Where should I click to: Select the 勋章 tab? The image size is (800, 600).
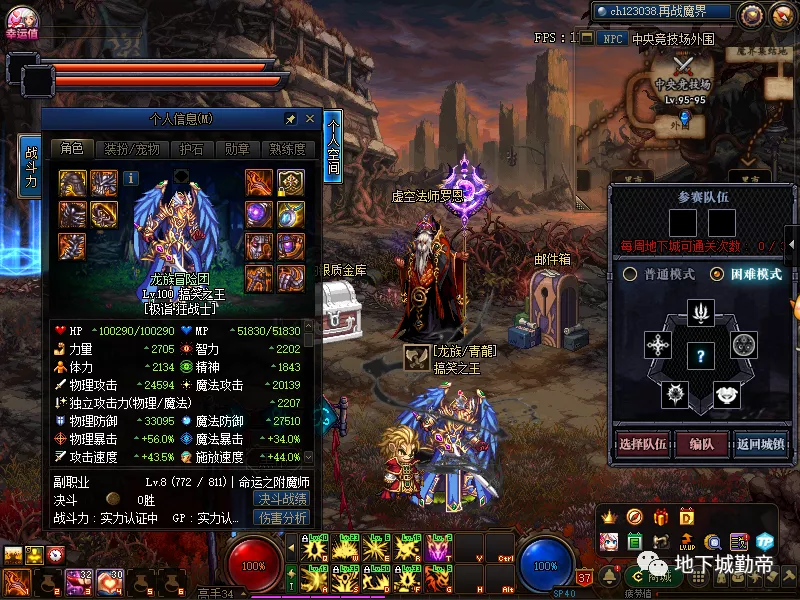pyautogui.click(x=236, y=149)
